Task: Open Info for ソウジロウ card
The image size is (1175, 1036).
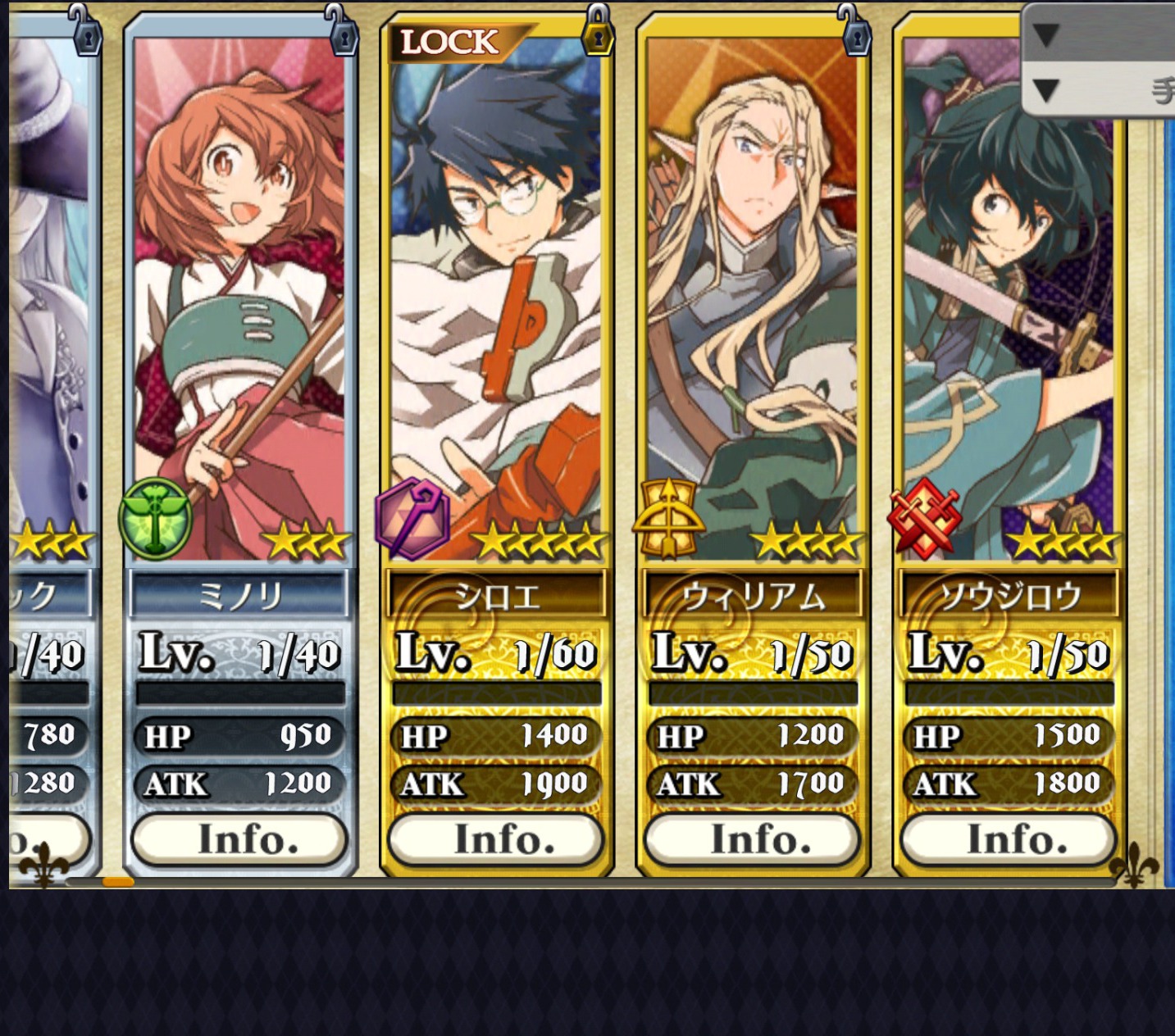Action: click(x=1009, y=839)
